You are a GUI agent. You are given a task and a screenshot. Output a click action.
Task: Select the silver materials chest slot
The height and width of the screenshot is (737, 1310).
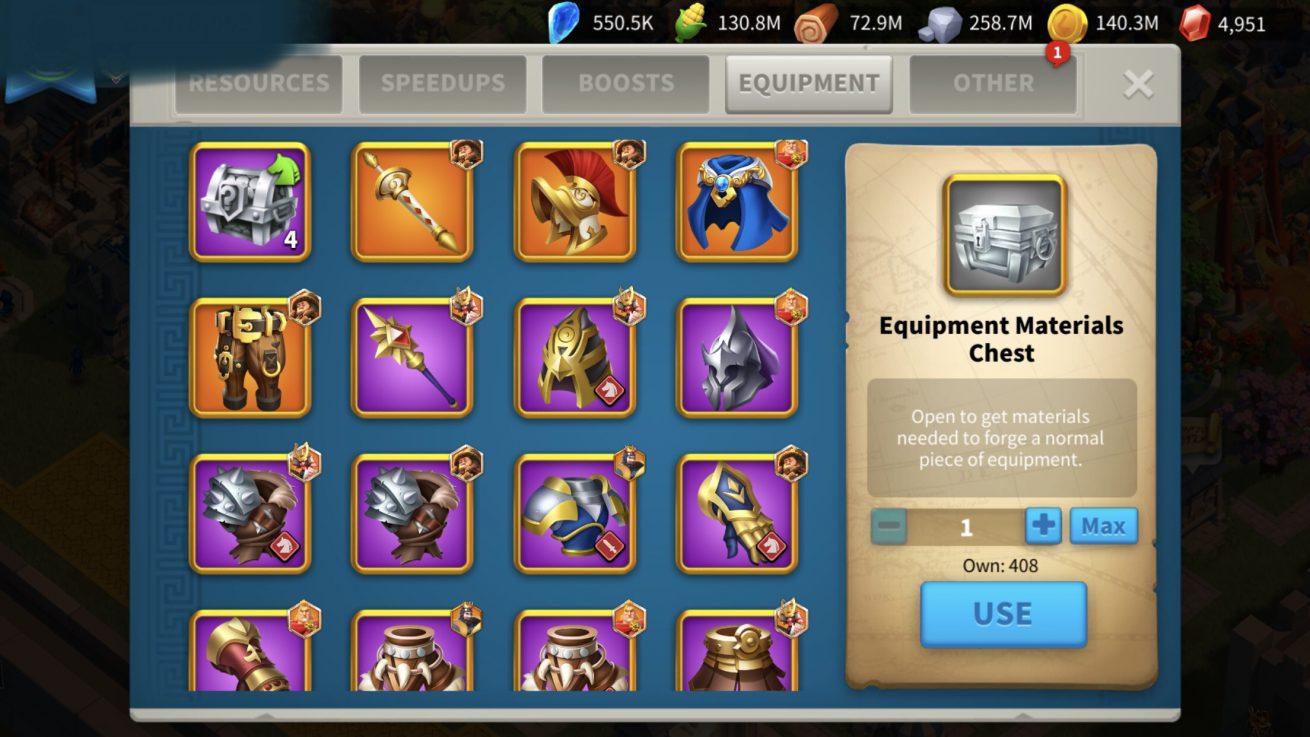click(x=250, y=202)
